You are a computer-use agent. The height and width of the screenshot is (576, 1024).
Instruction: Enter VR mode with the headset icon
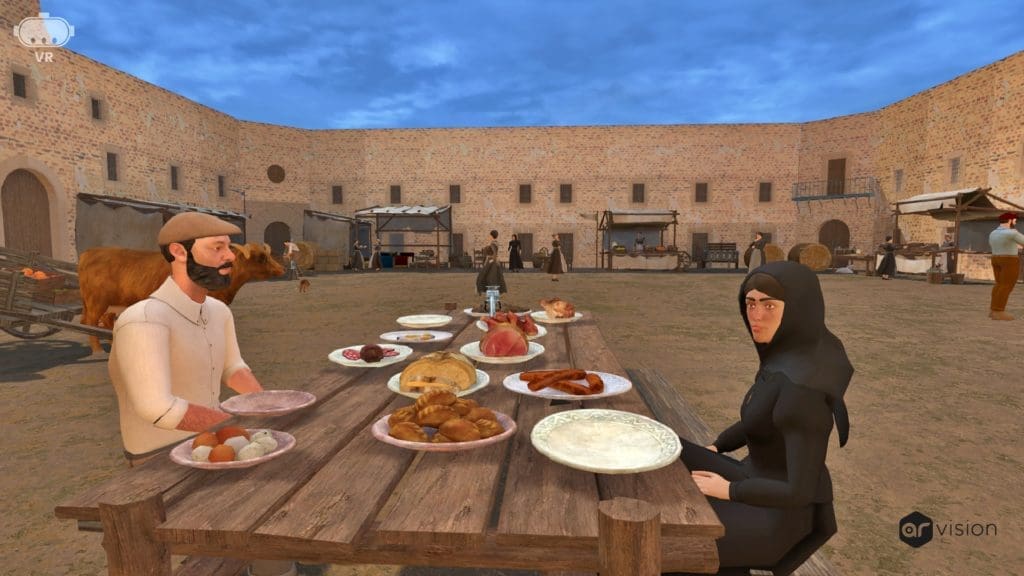(44, 33)
